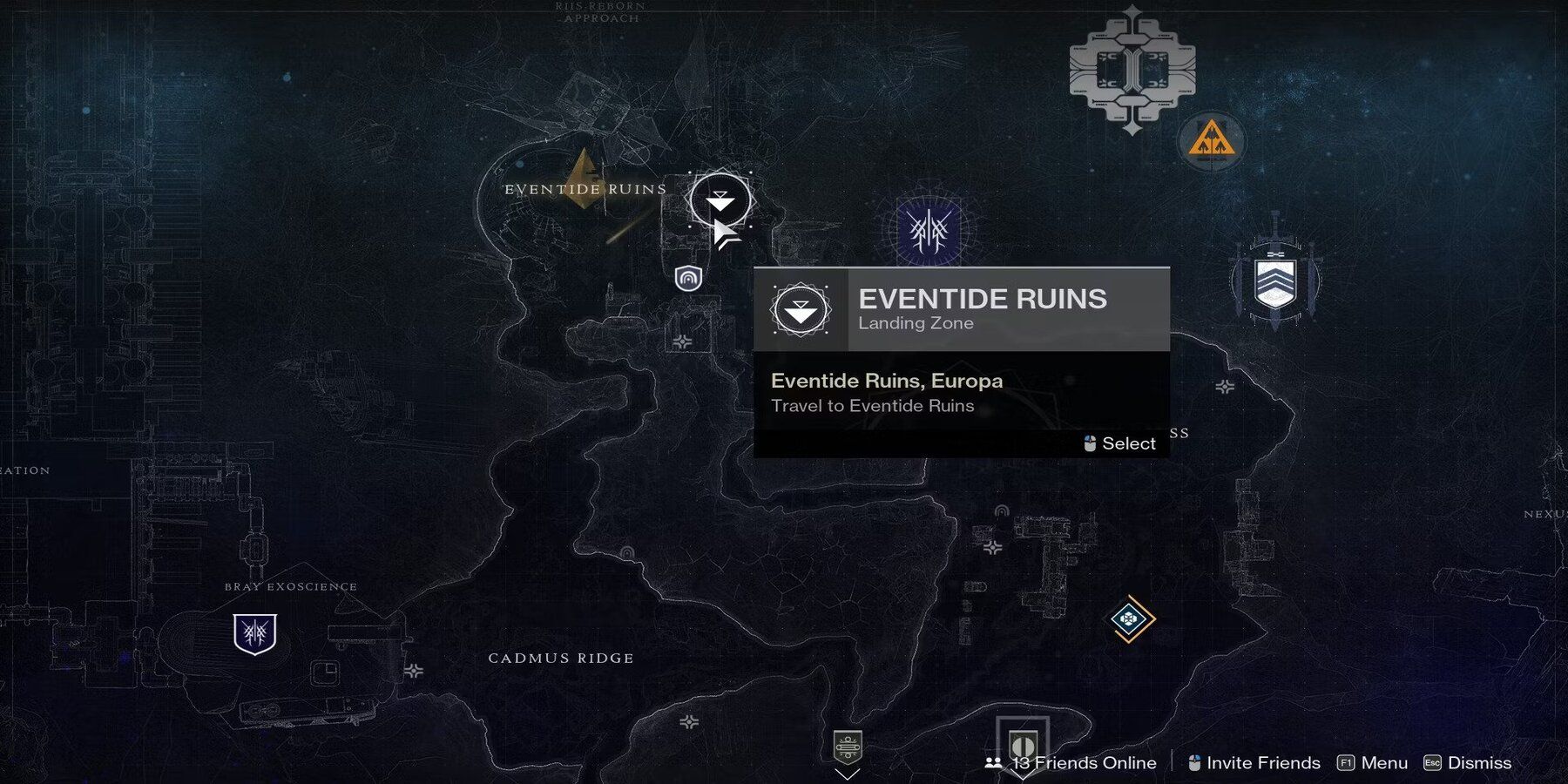Click Invite Friends
The height and width of the screenshot is (784, 1568).
(x=1261, y=762)
